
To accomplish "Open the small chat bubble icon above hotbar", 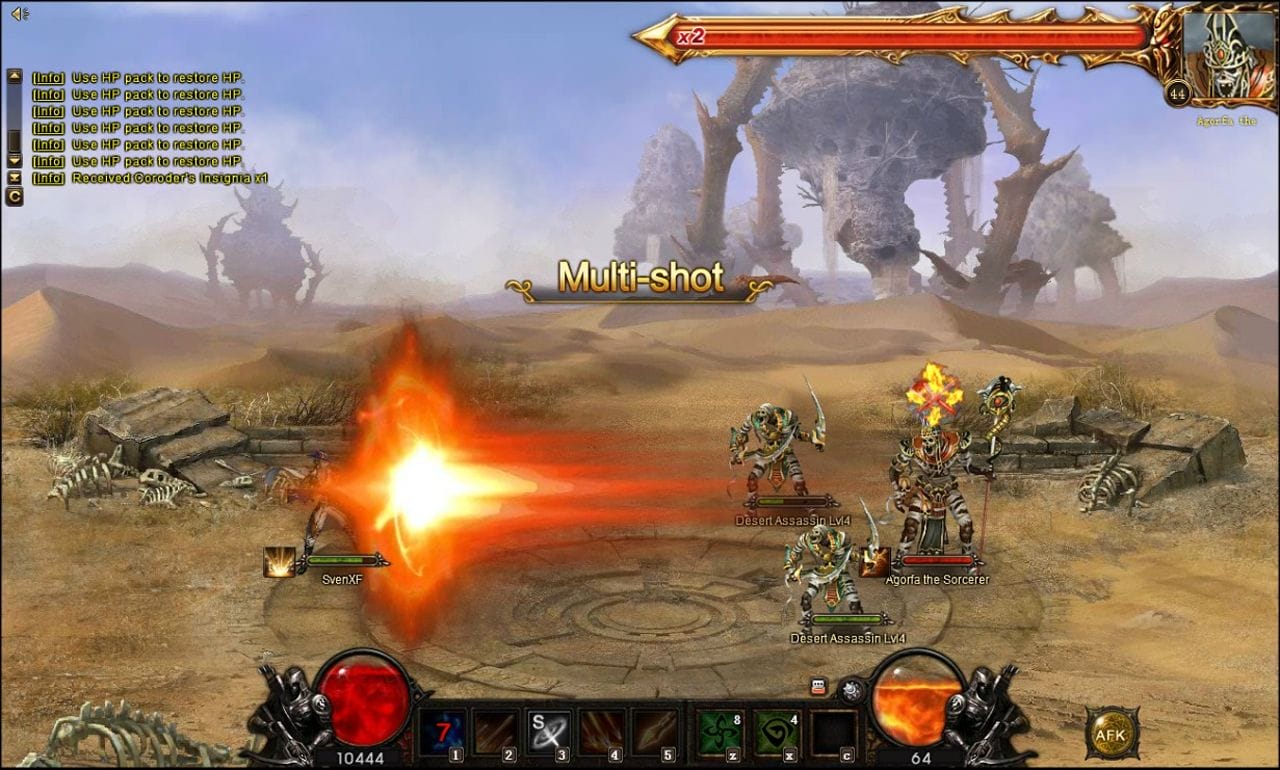I will click(818, 687).
